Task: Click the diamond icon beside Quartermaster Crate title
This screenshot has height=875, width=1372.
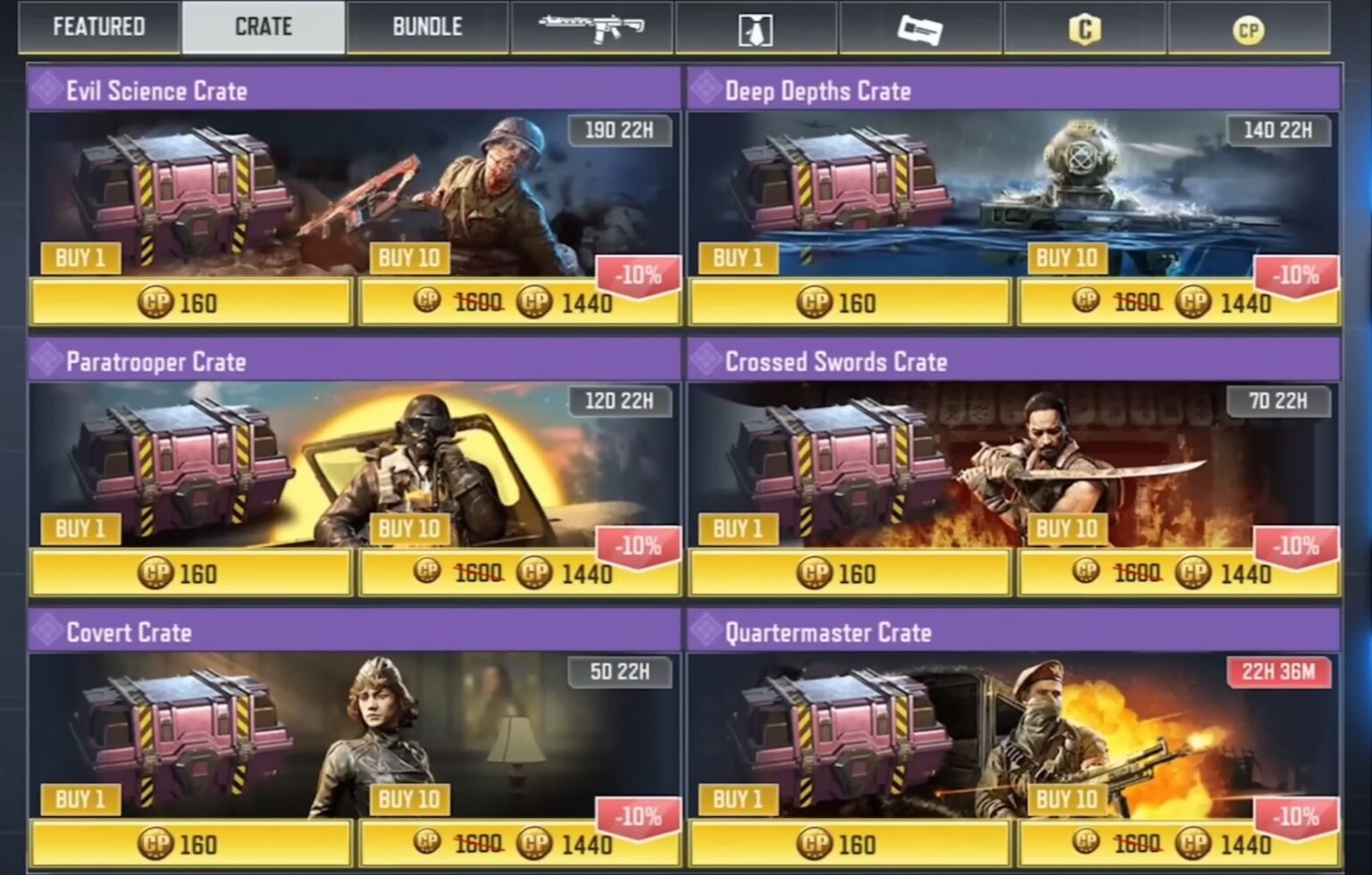Action: coord(706,632)
